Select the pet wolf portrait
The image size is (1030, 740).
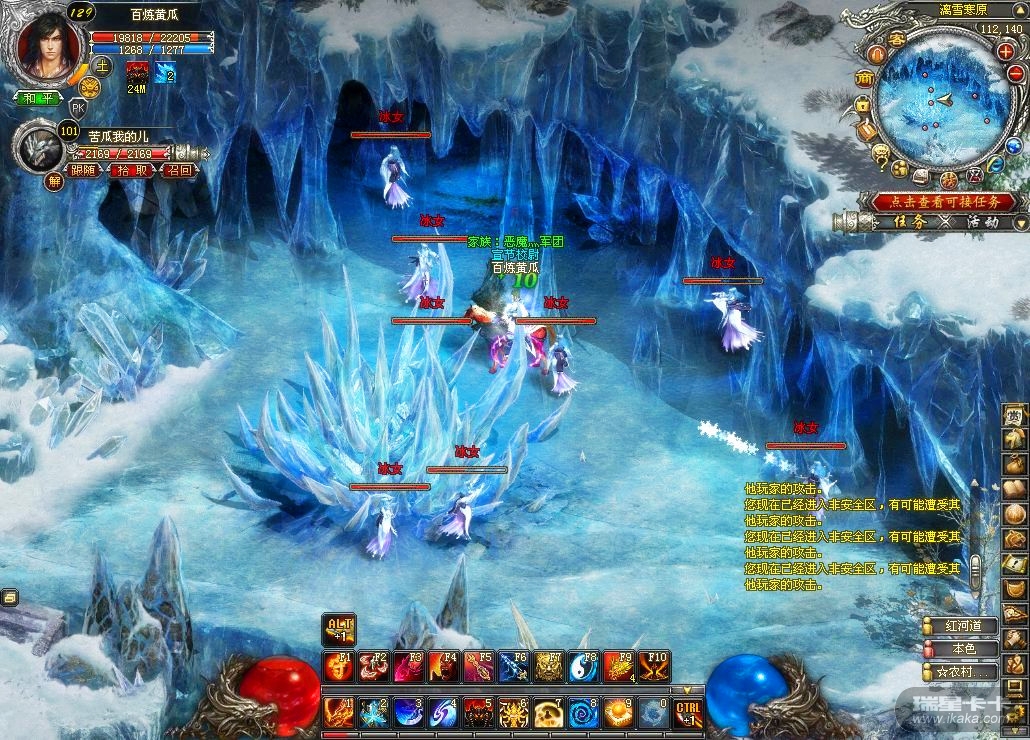pyautogui.click(x=38, y=148)
